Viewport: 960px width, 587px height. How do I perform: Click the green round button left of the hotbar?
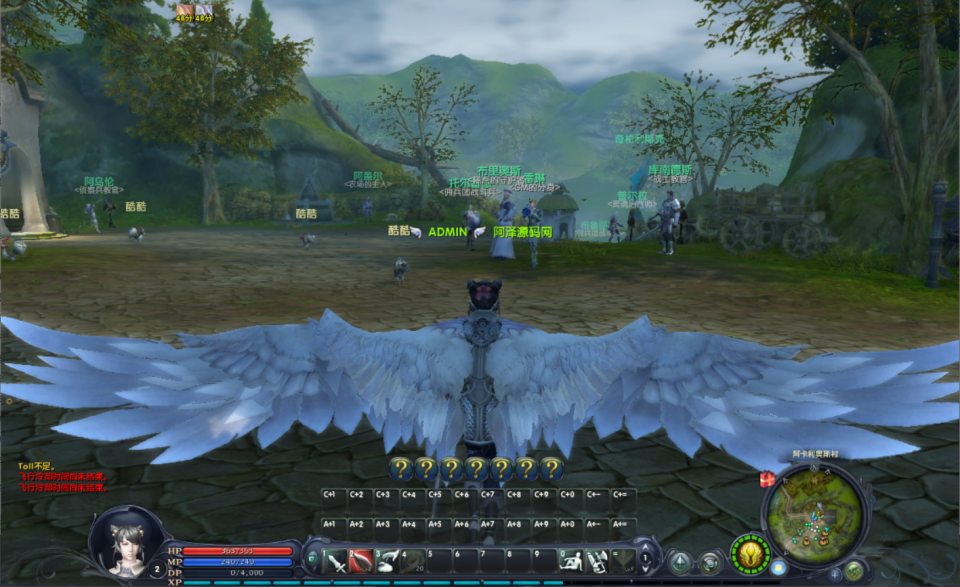click(311, 558)
